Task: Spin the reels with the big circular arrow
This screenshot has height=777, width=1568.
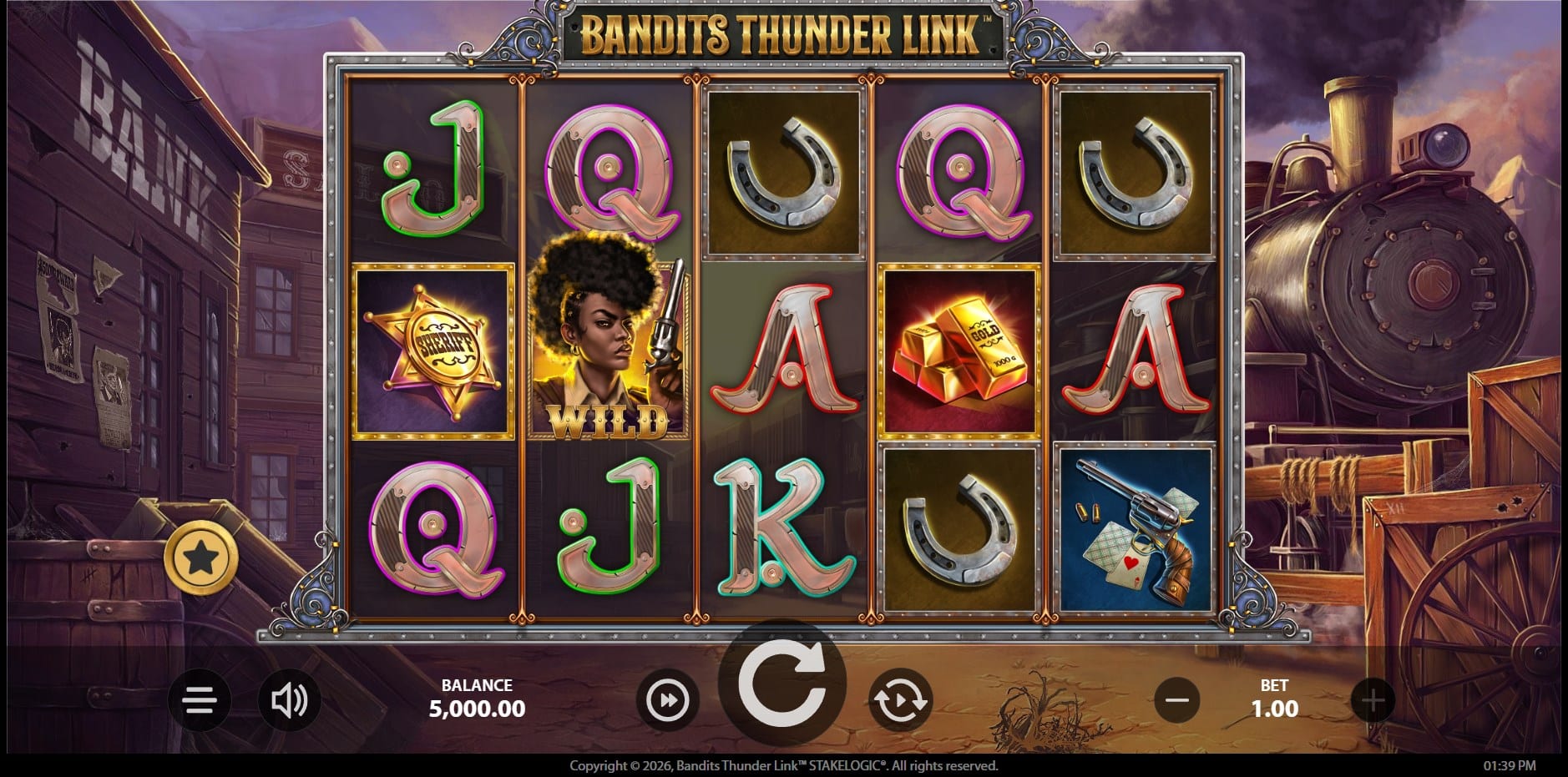Action: 781,684
